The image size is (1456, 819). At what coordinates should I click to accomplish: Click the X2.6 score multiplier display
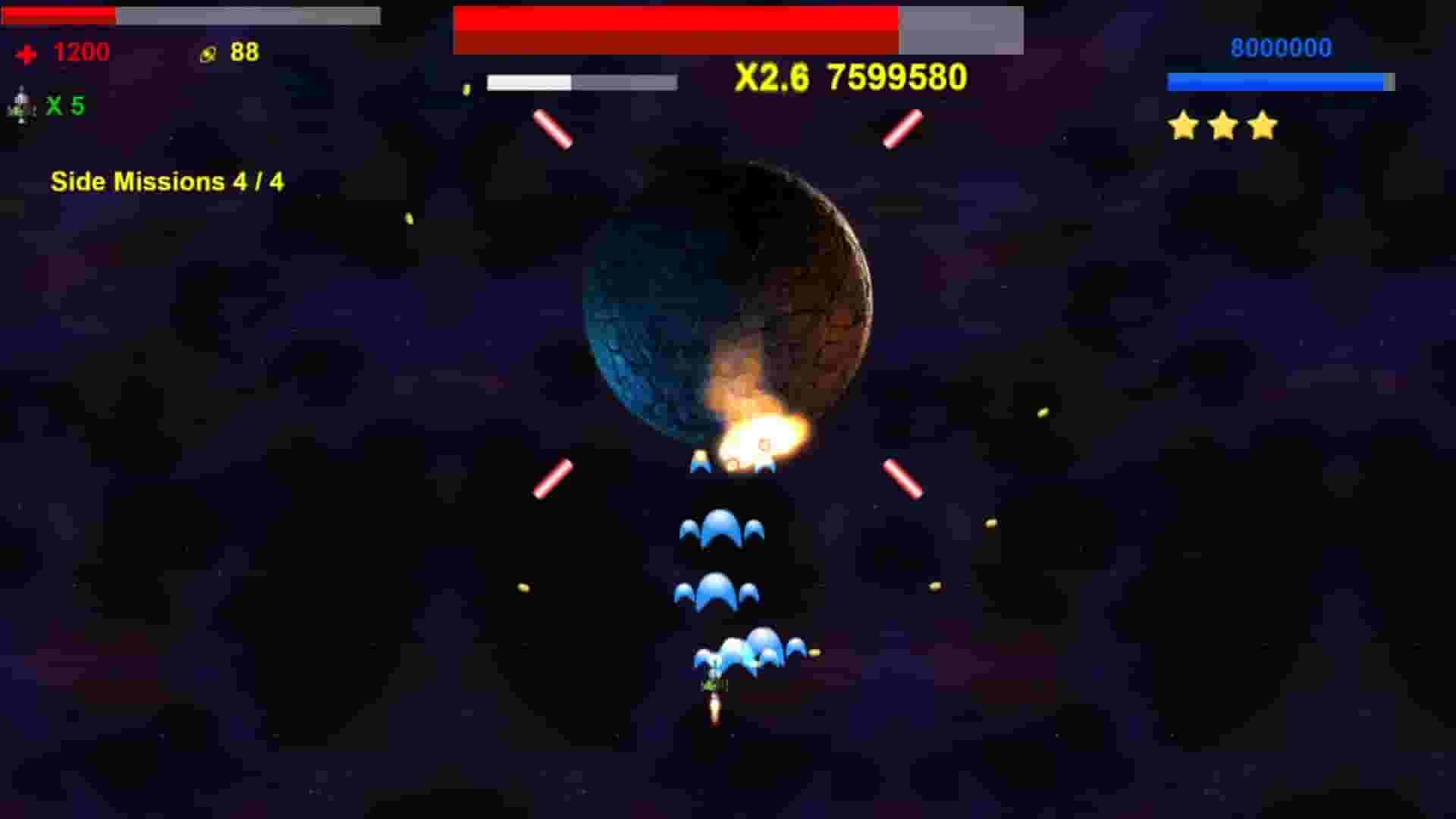(x=770, y=76)
